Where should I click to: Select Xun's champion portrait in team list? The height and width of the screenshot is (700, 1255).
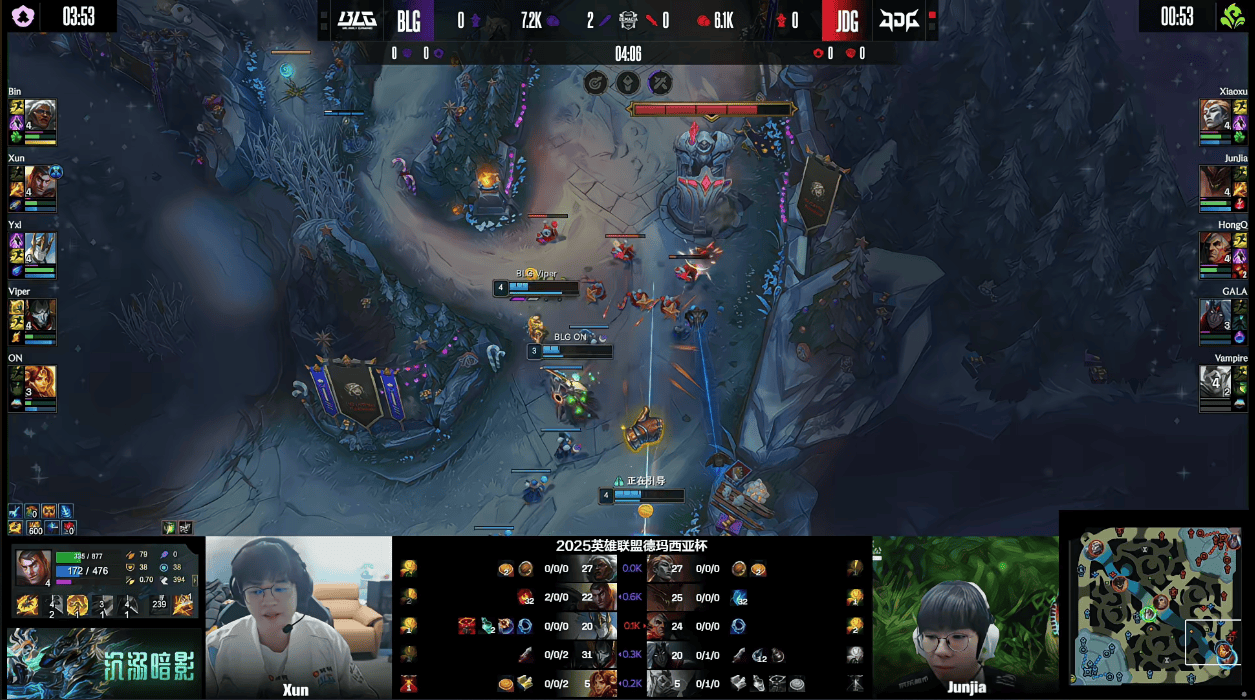[x=40, y=185]
